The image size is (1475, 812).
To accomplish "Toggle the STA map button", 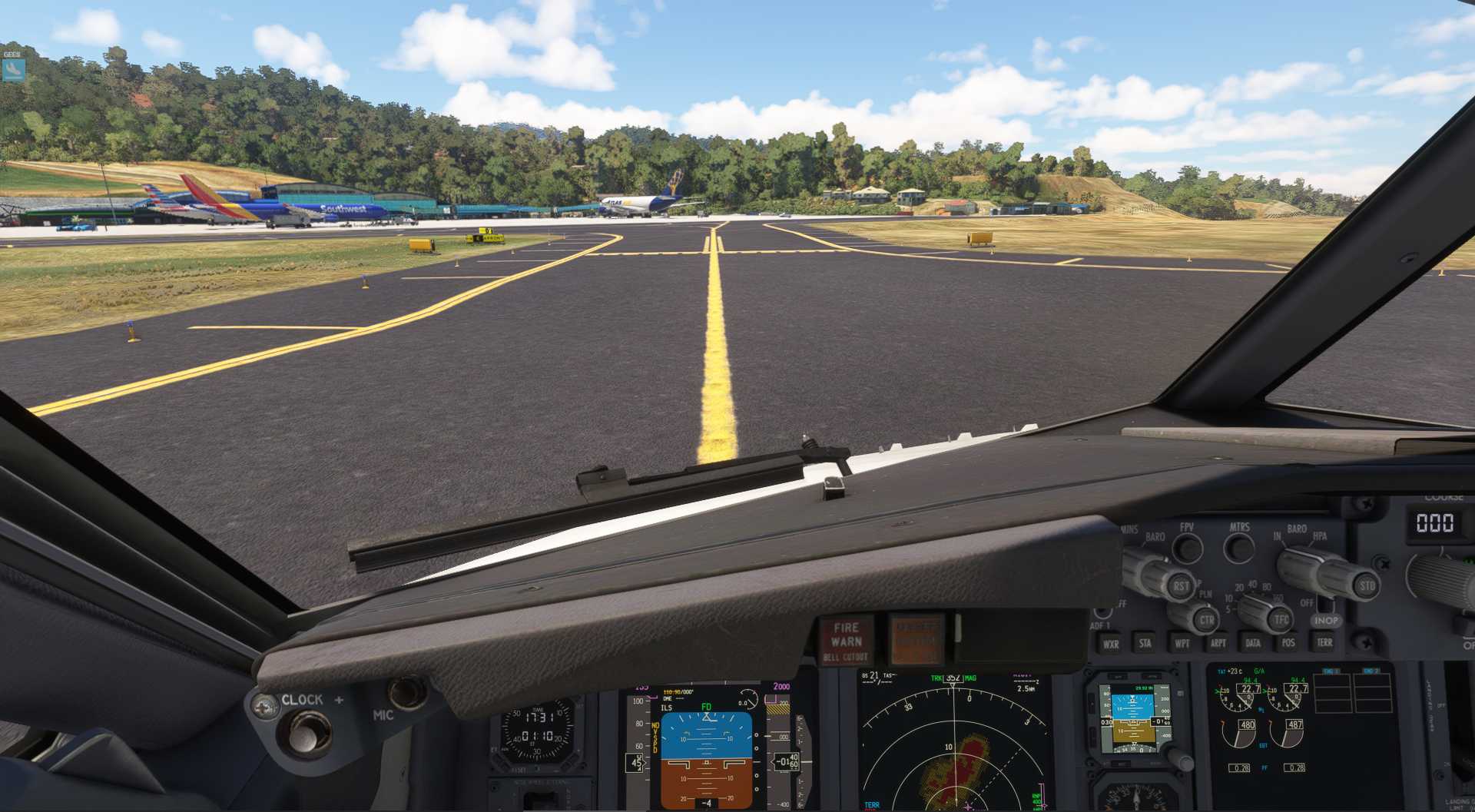I will (1145, 644).
